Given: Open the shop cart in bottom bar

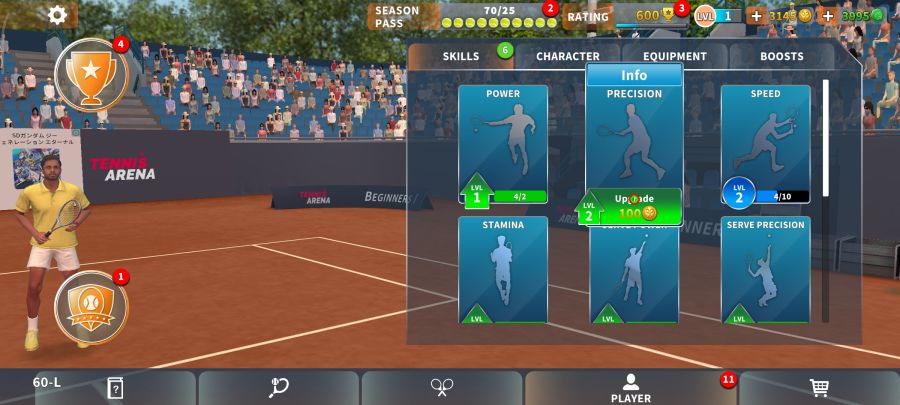Looking at the screenshot, I should pos(819,388).
